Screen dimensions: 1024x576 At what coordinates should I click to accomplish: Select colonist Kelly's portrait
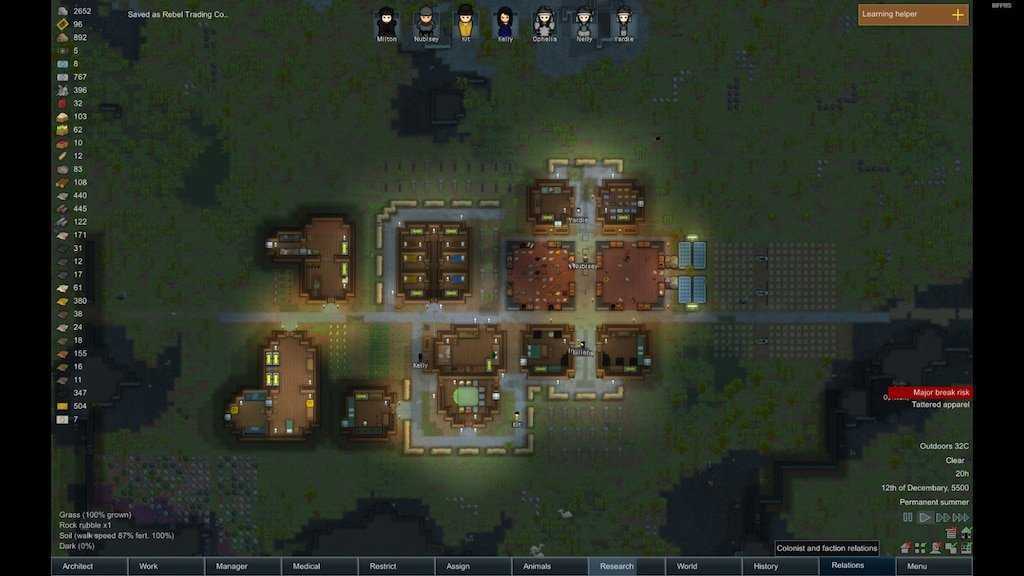pyautogui.click(x=505, y=21)
